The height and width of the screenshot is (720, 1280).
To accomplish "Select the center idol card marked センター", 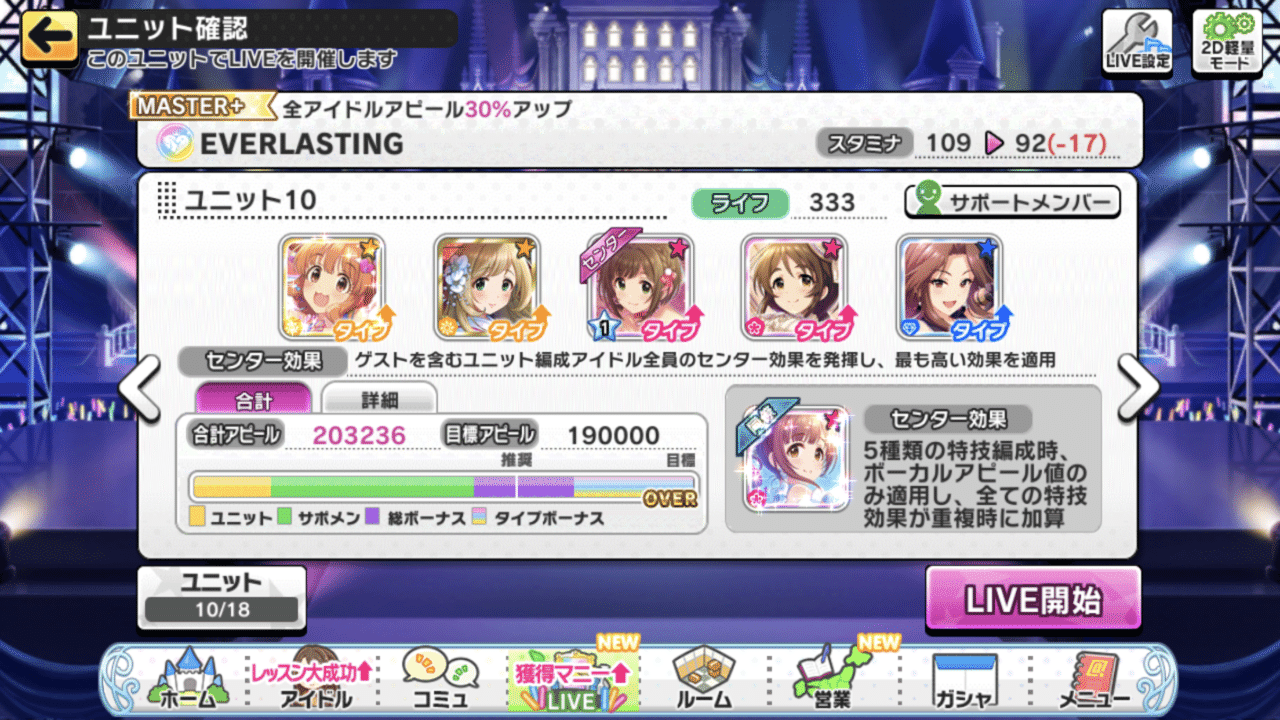I will [640, 285].
